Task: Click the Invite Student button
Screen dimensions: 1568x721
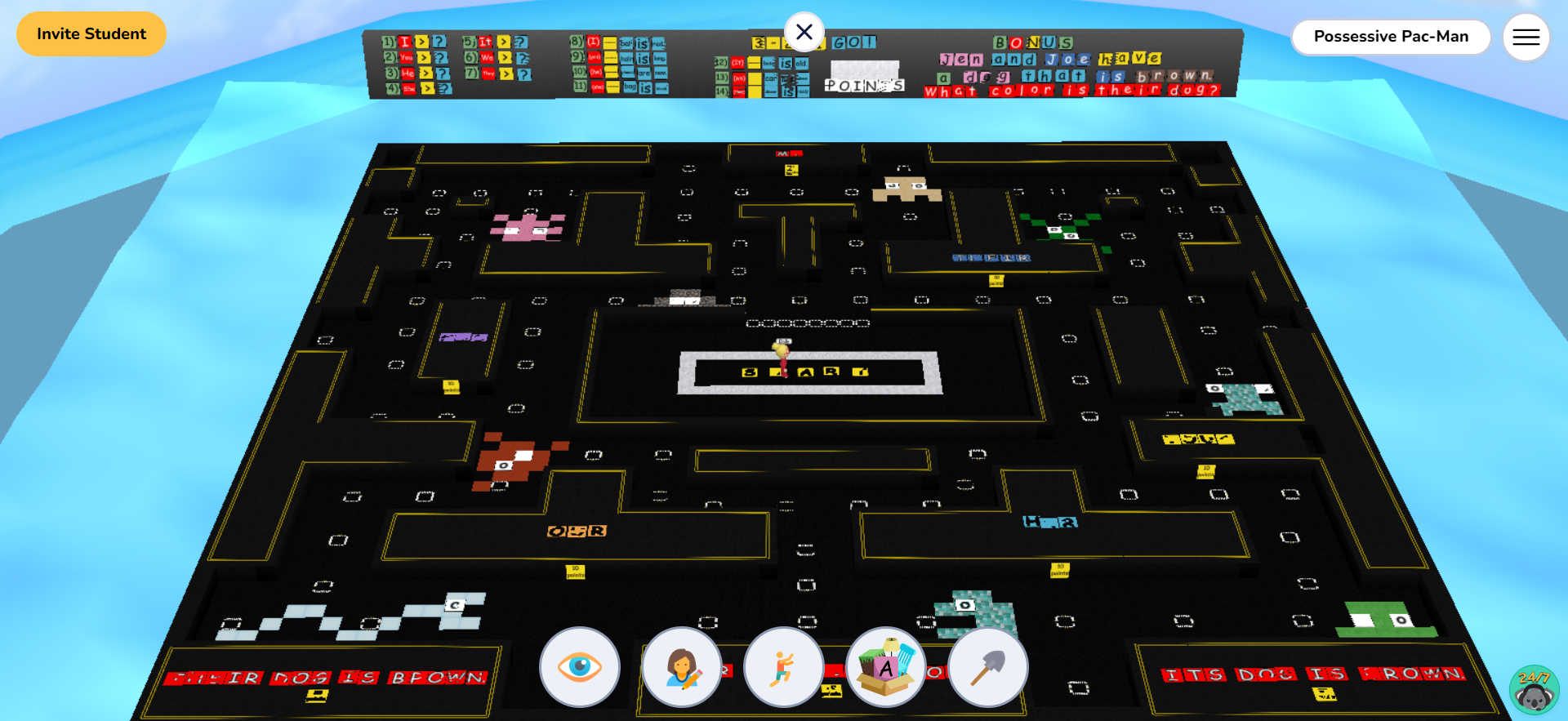Action: 91,33
